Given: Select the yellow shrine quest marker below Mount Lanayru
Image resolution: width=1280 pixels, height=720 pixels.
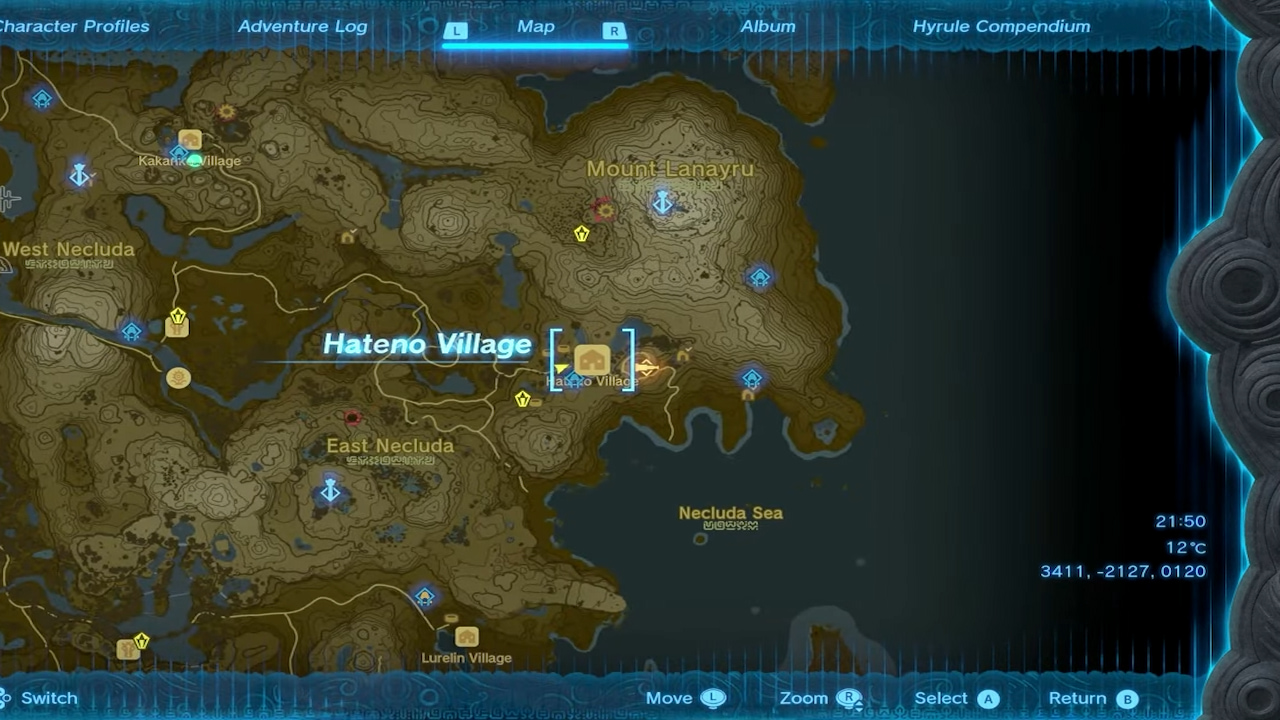Looking at the screenshot, I should tap(580, 232).
